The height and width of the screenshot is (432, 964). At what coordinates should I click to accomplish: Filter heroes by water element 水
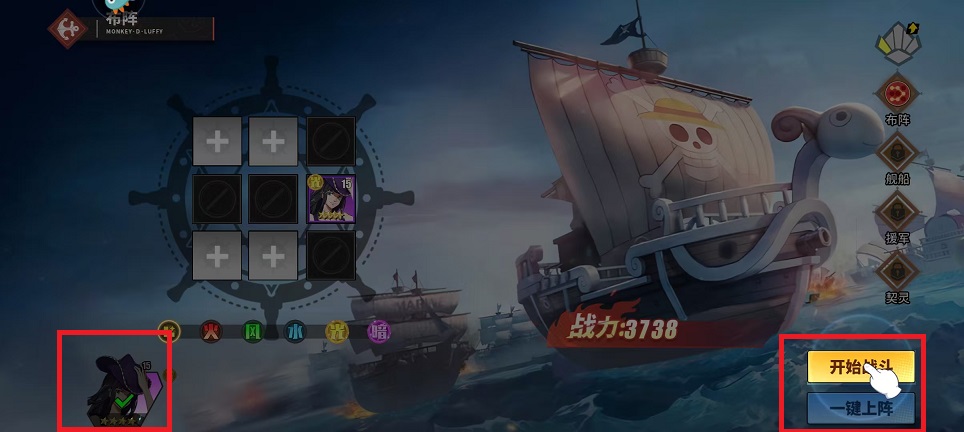coord(295,331)
